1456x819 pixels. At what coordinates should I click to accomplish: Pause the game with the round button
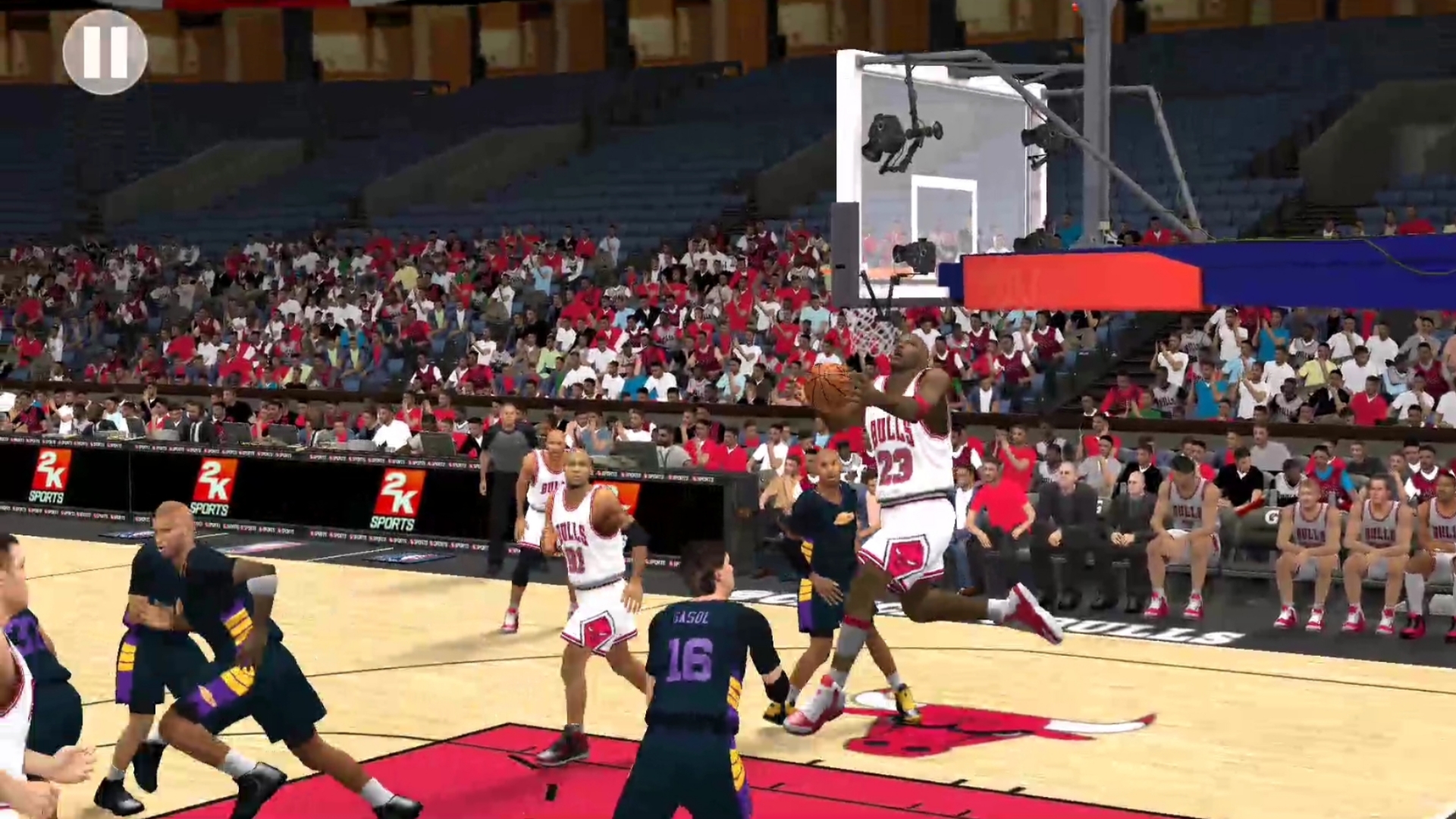coord(105,52)
